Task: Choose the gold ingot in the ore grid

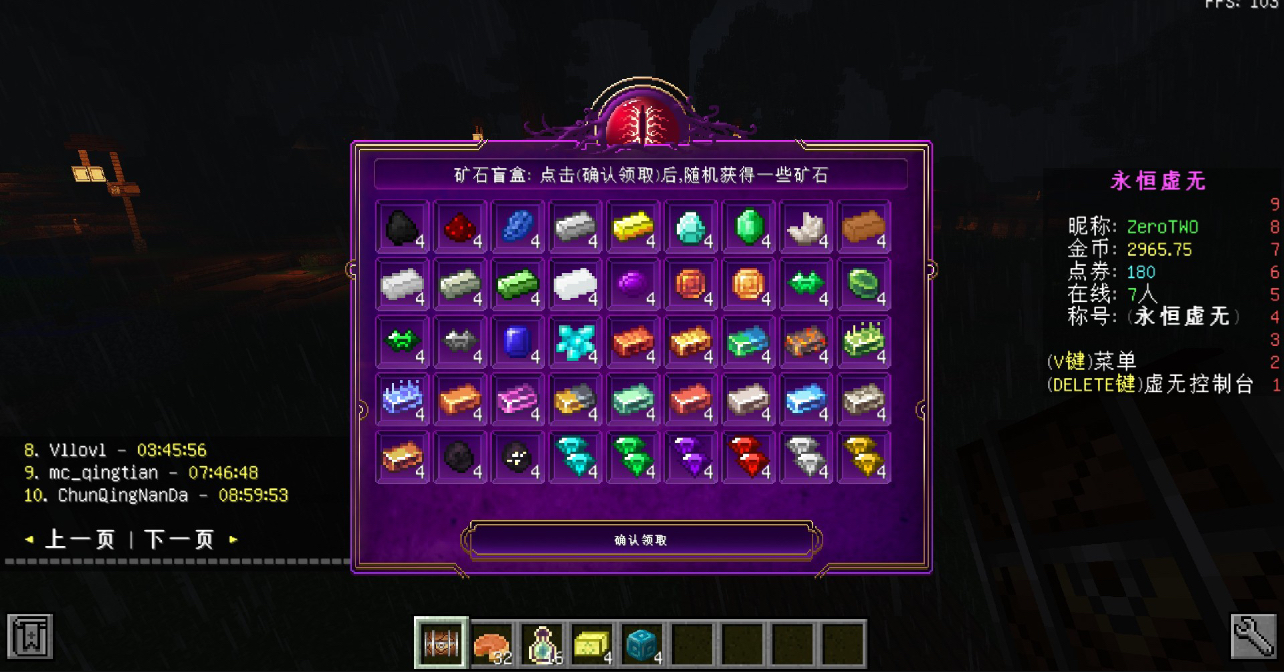Action: click(632, 227)
